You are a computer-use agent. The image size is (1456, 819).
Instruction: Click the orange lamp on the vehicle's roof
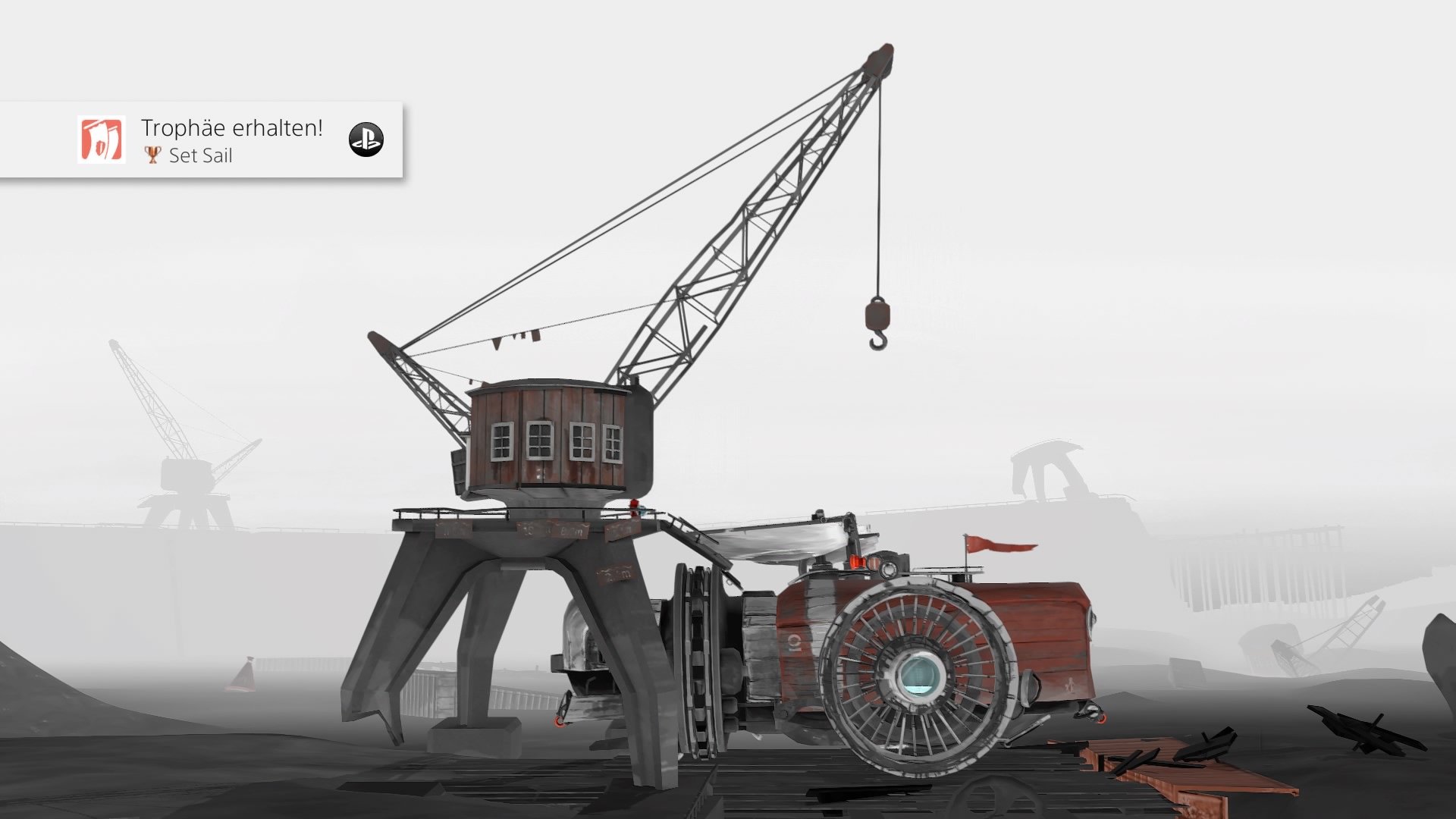click(x=858, y=563)
